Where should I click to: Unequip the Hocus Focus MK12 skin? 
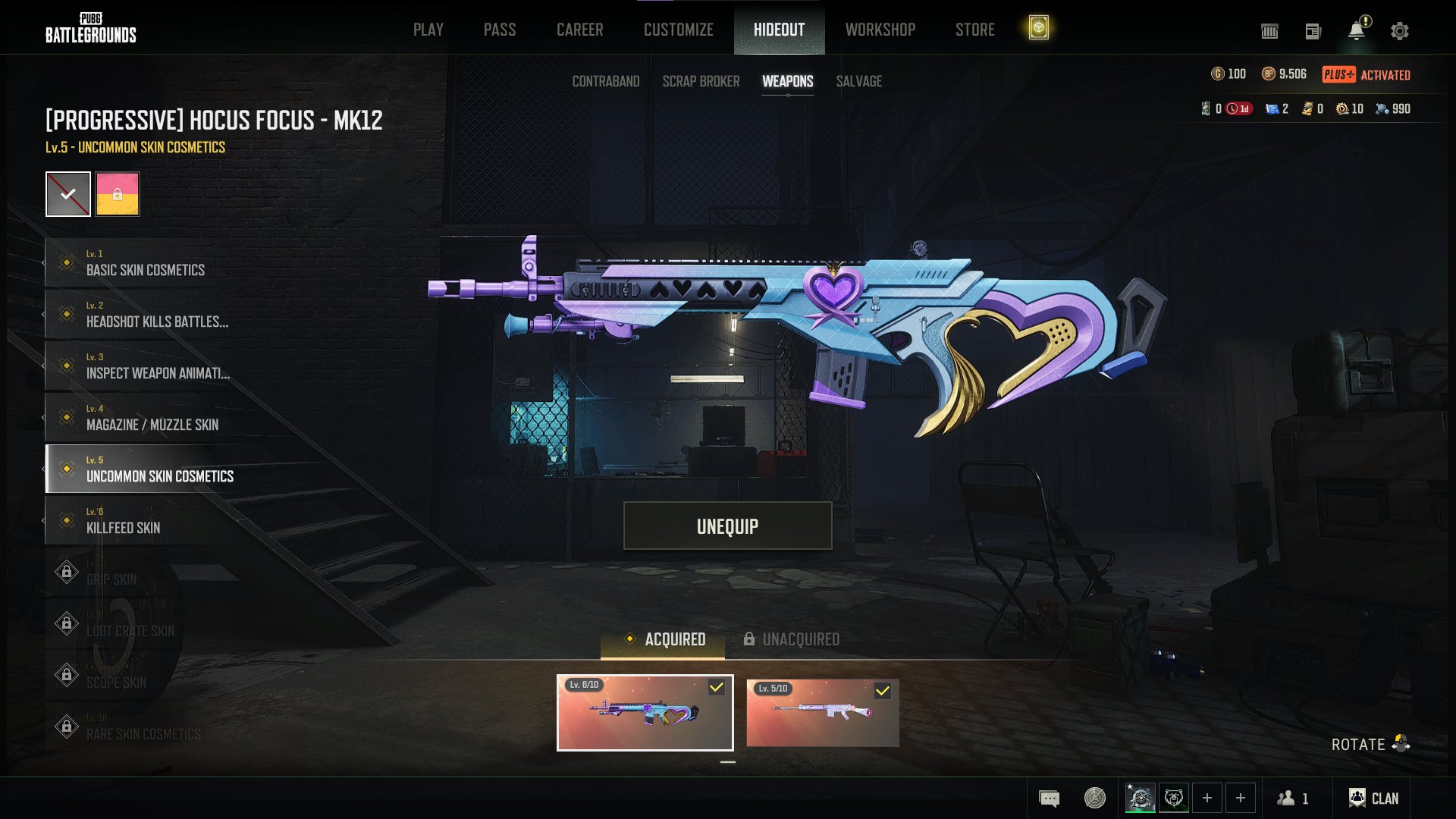tap(727, 526)
